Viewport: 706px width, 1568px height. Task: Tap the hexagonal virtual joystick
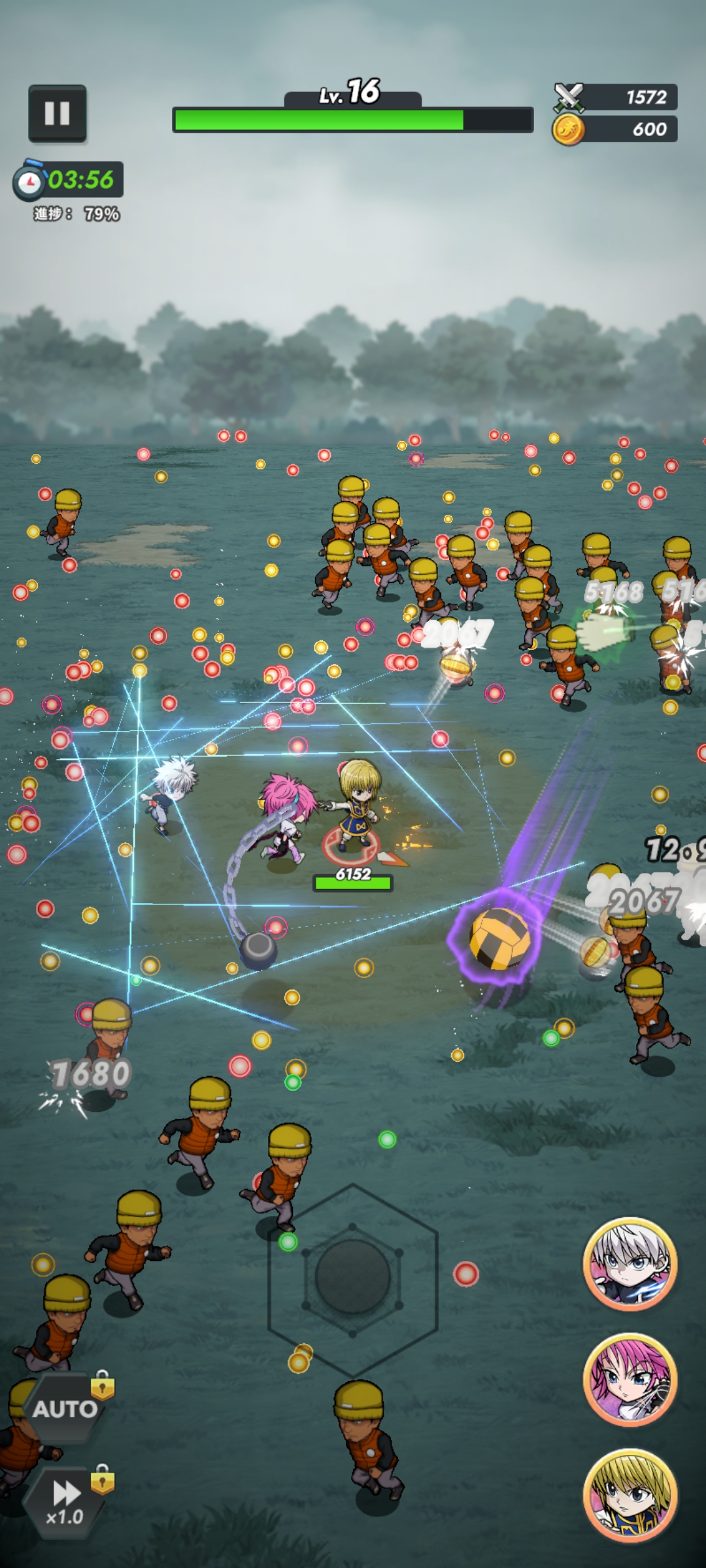pyautogui.click(x=352, y=1279)
